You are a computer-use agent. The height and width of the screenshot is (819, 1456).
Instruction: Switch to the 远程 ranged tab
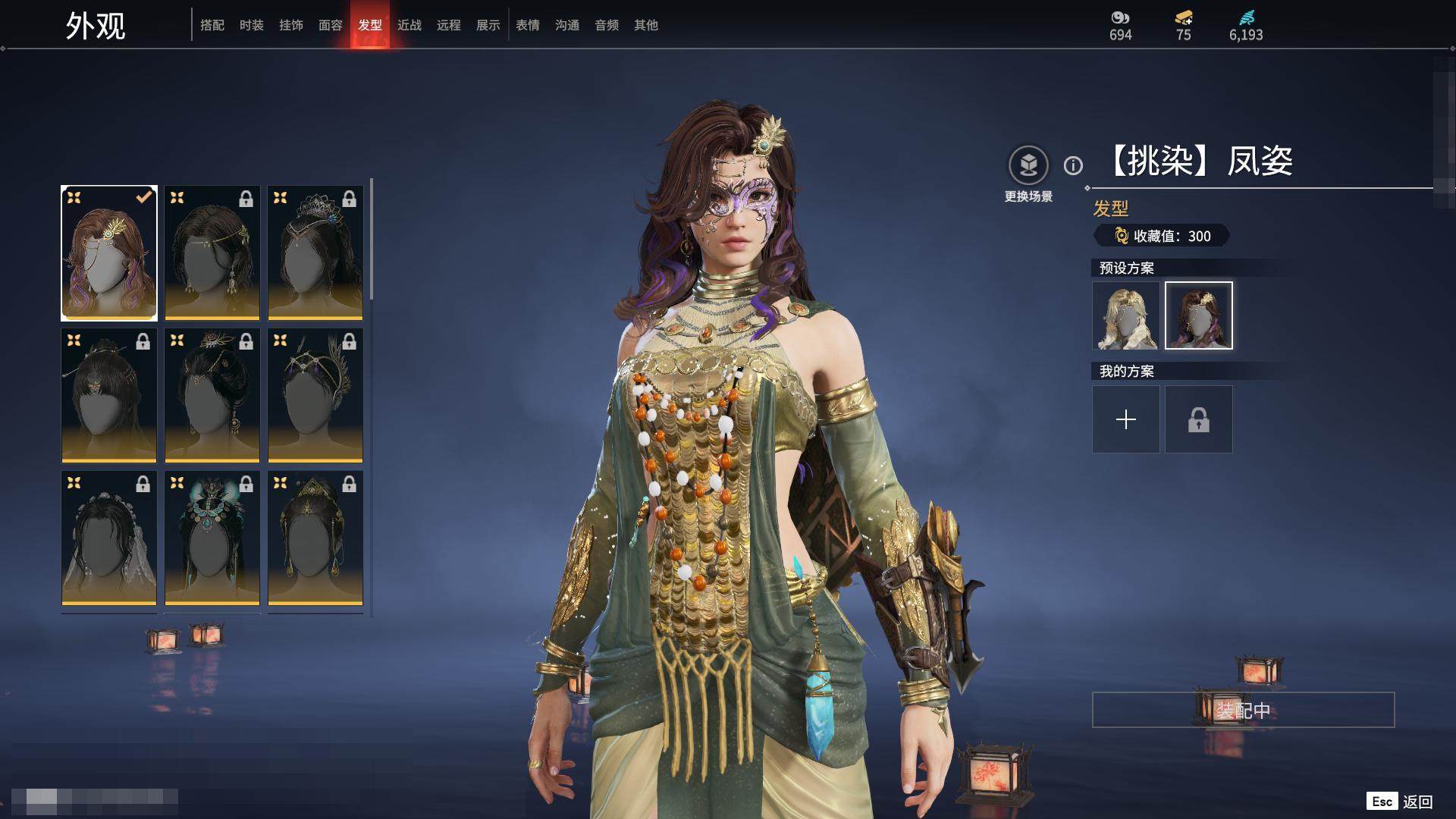[x=449, y=25]
